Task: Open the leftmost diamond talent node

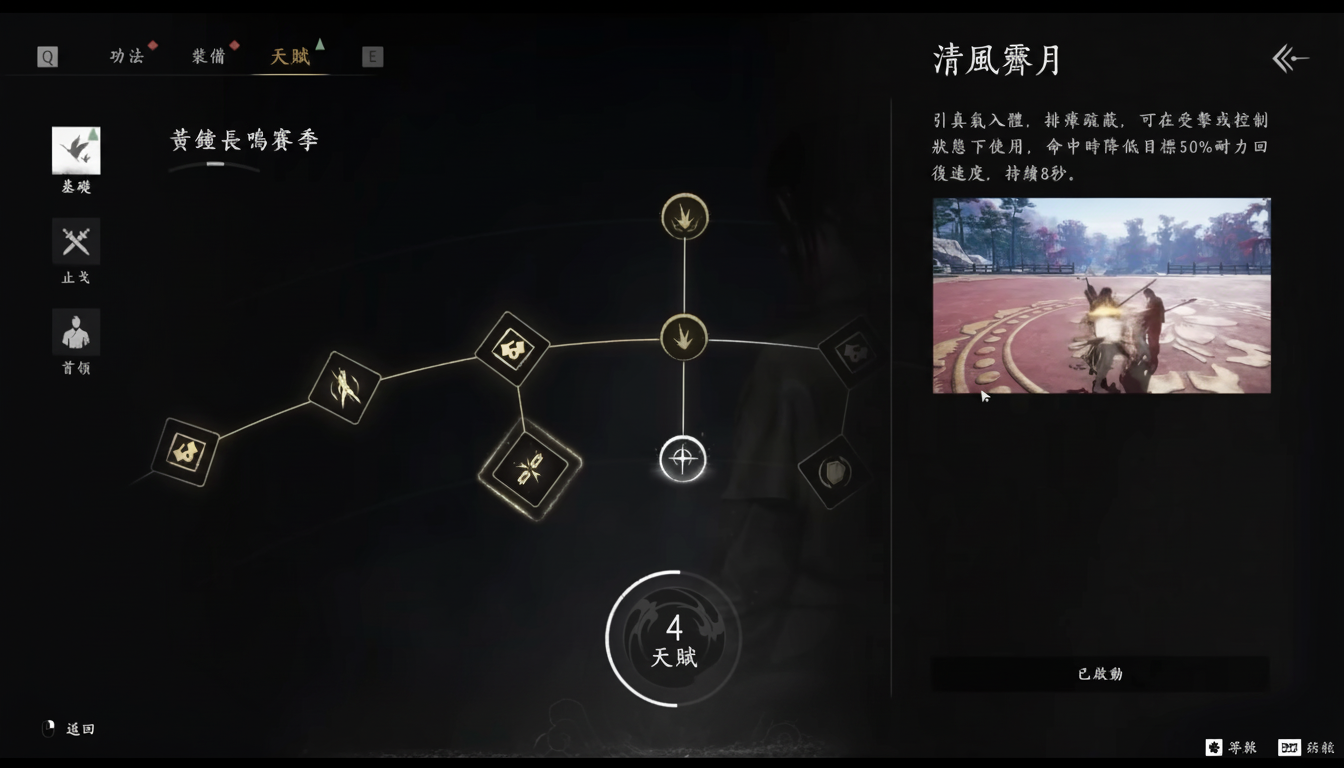Action: click(x=186, y=455)
